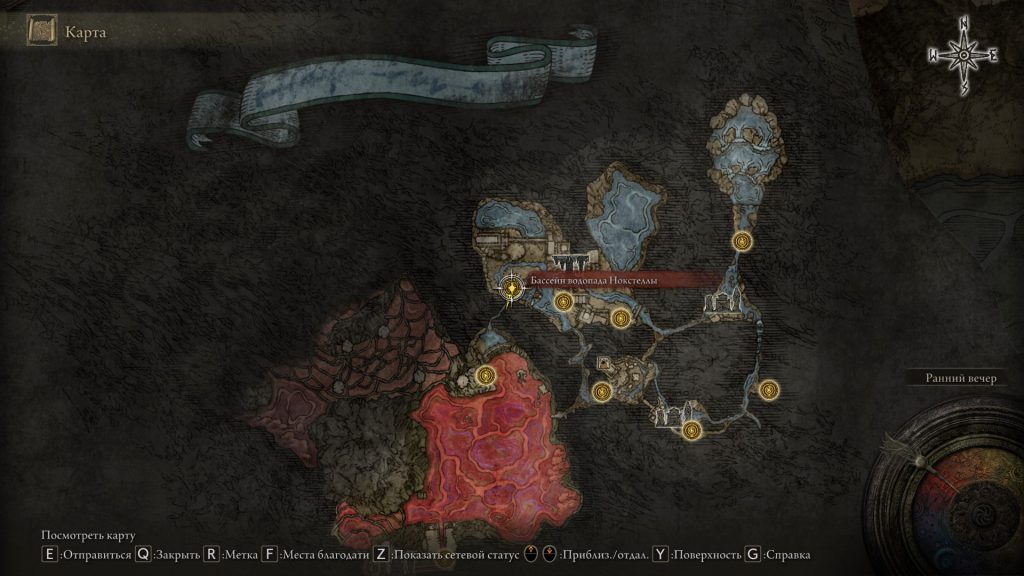Choose the grace marker at the red lake's edge
Image resolution: width=1024 pixels, height=576 pixels.
click(487, 375)
